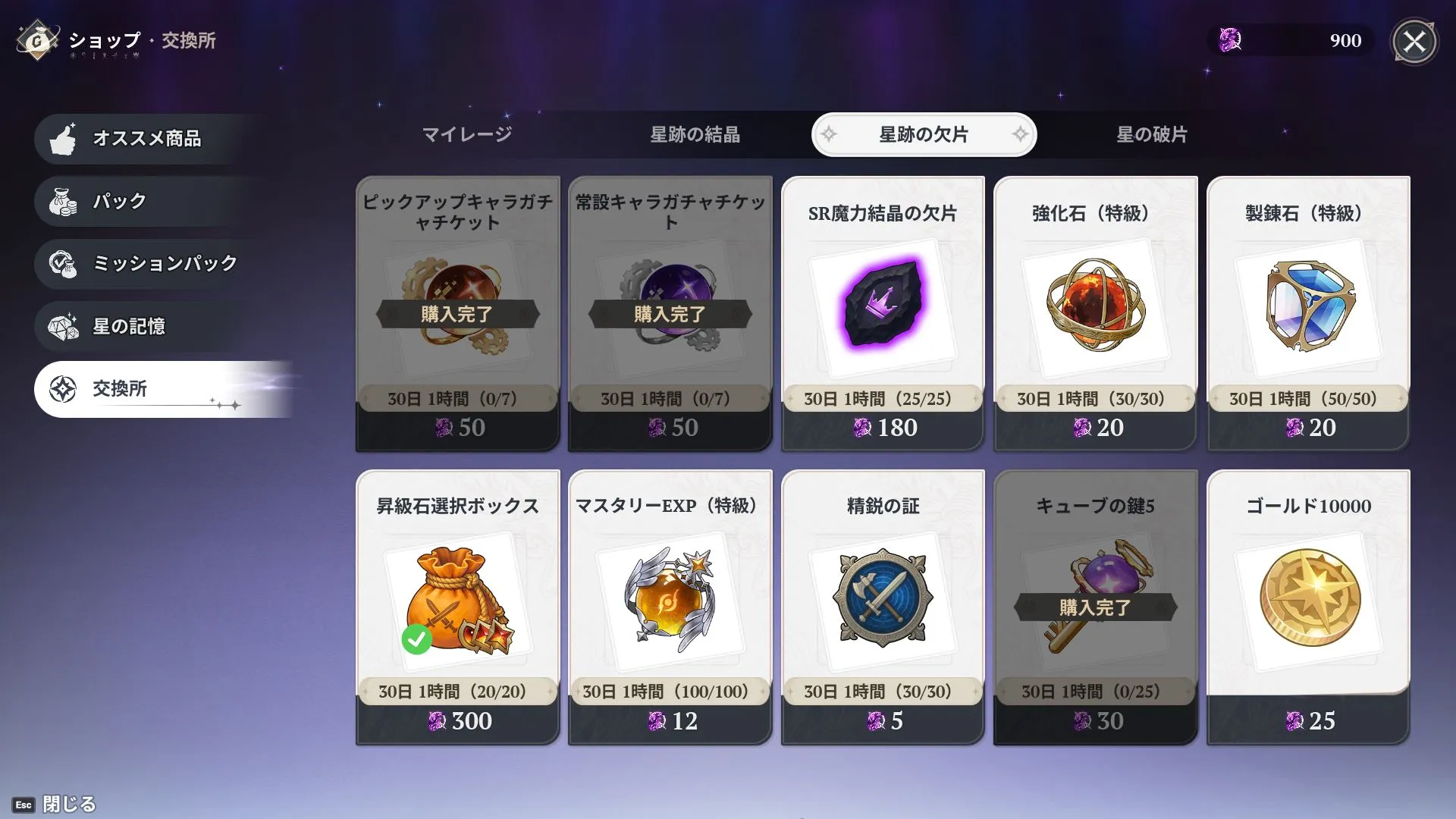Open 星の記憶 via the gem icon
The height and width of the screenshot is (819, 1456).
point(64,325)
